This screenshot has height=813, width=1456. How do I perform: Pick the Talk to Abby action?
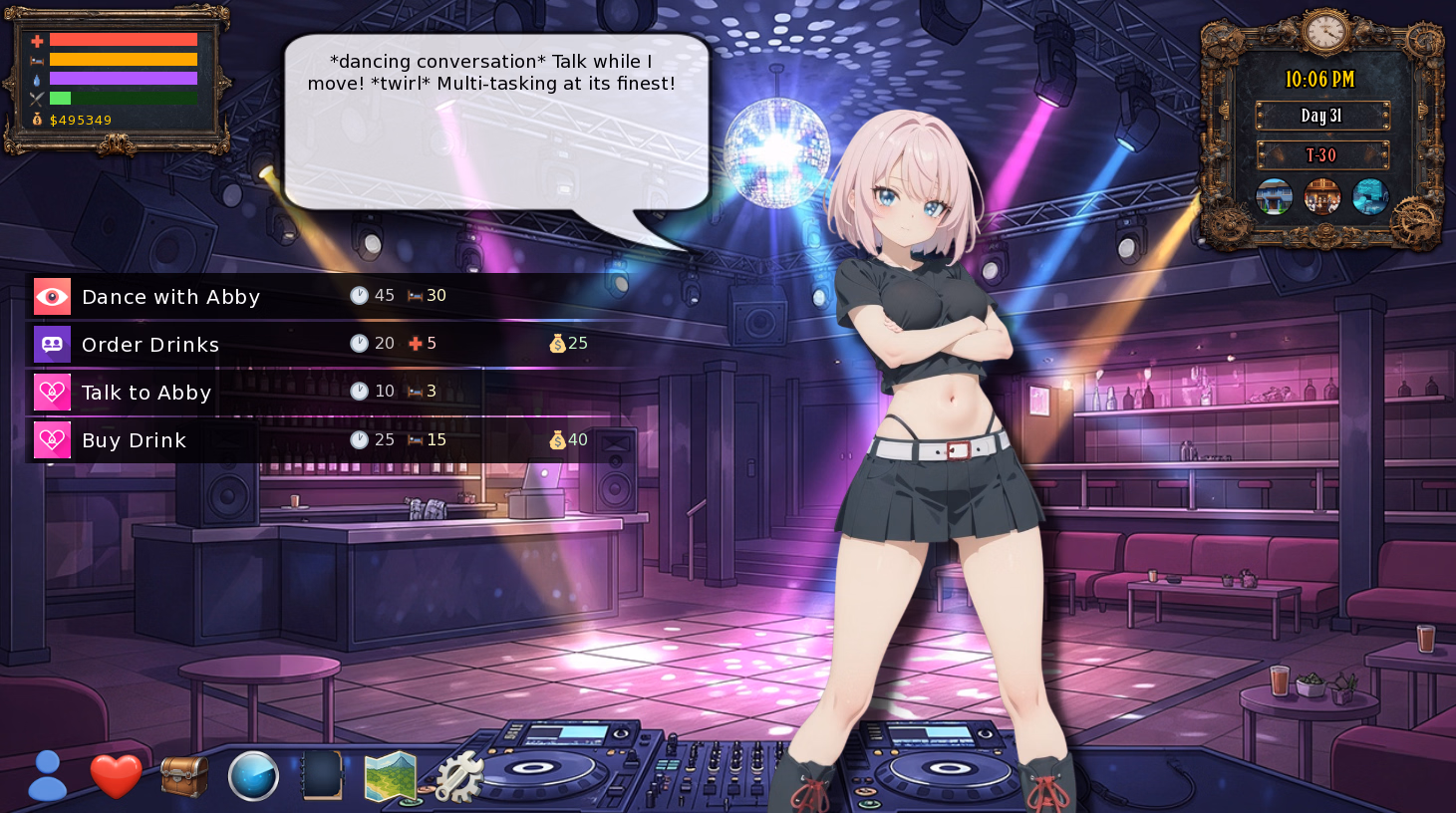coord(146,393)
